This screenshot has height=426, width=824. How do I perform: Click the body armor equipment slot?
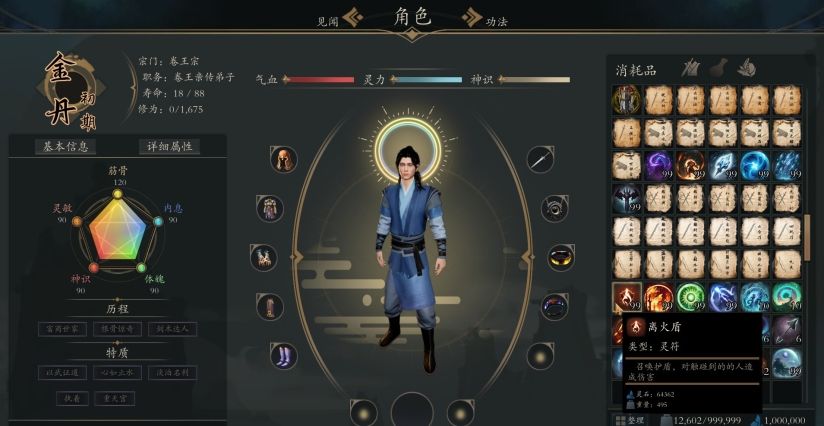coord(269,208)
